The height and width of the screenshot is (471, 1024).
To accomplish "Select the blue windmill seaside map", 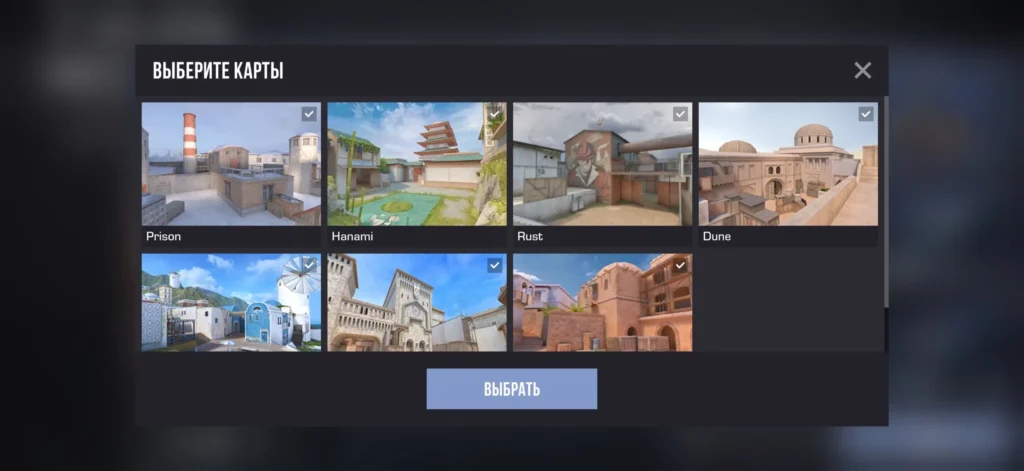I will (x=231, y=302).
